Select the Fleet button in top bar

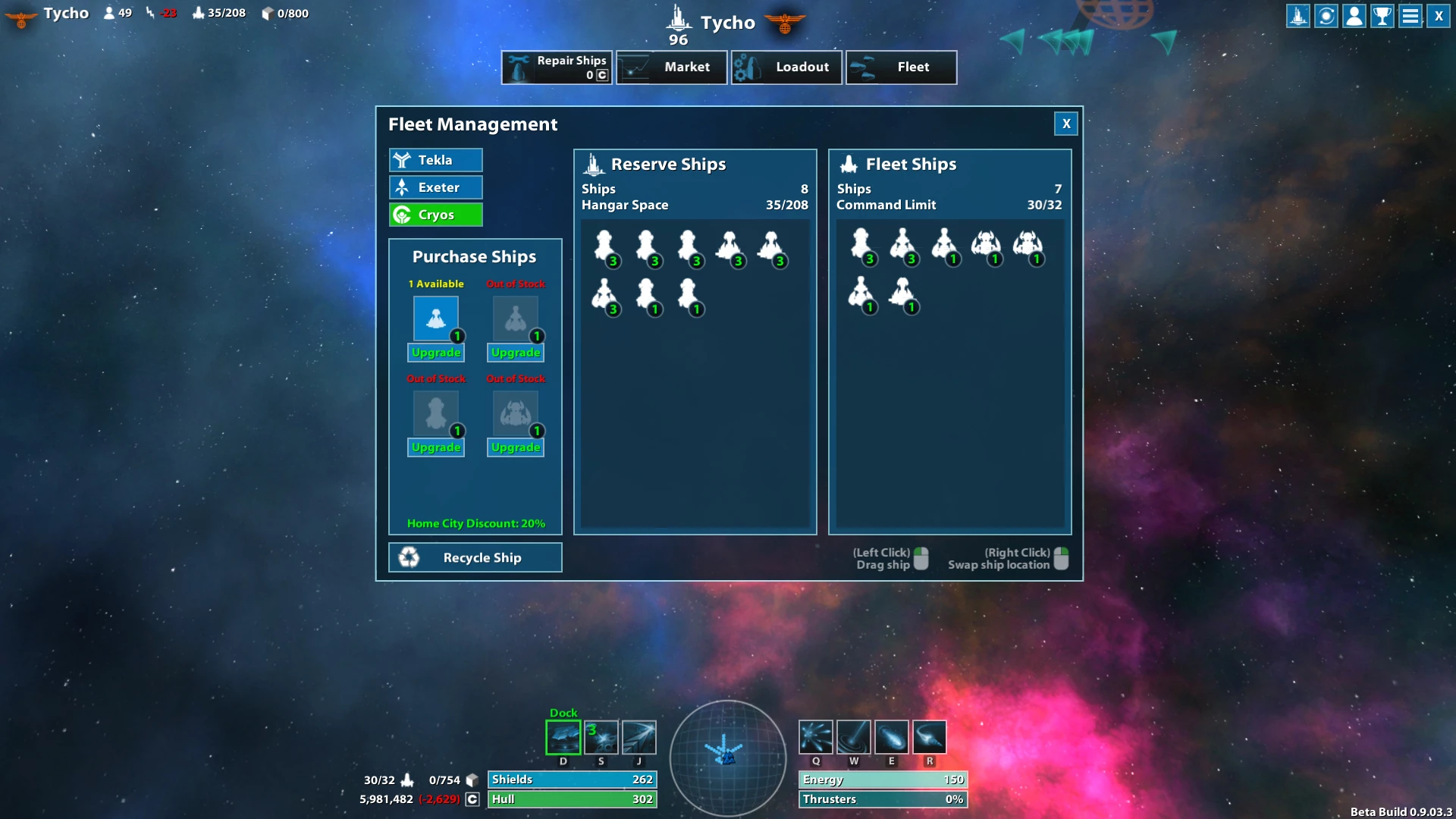[901, 67]
